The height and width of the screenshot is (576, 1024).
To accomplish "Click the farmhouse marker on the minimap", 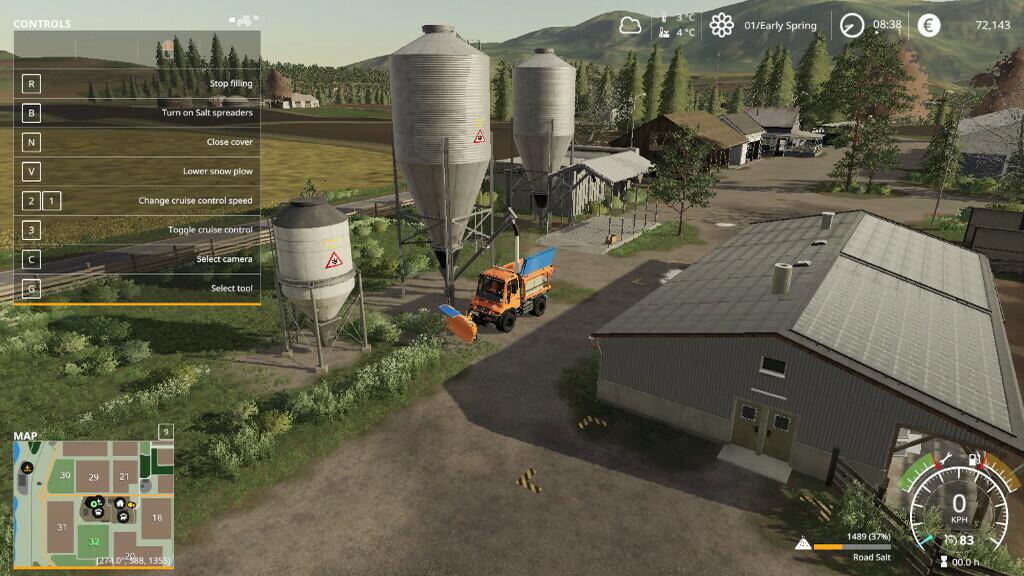I will [x=120, y=503].
